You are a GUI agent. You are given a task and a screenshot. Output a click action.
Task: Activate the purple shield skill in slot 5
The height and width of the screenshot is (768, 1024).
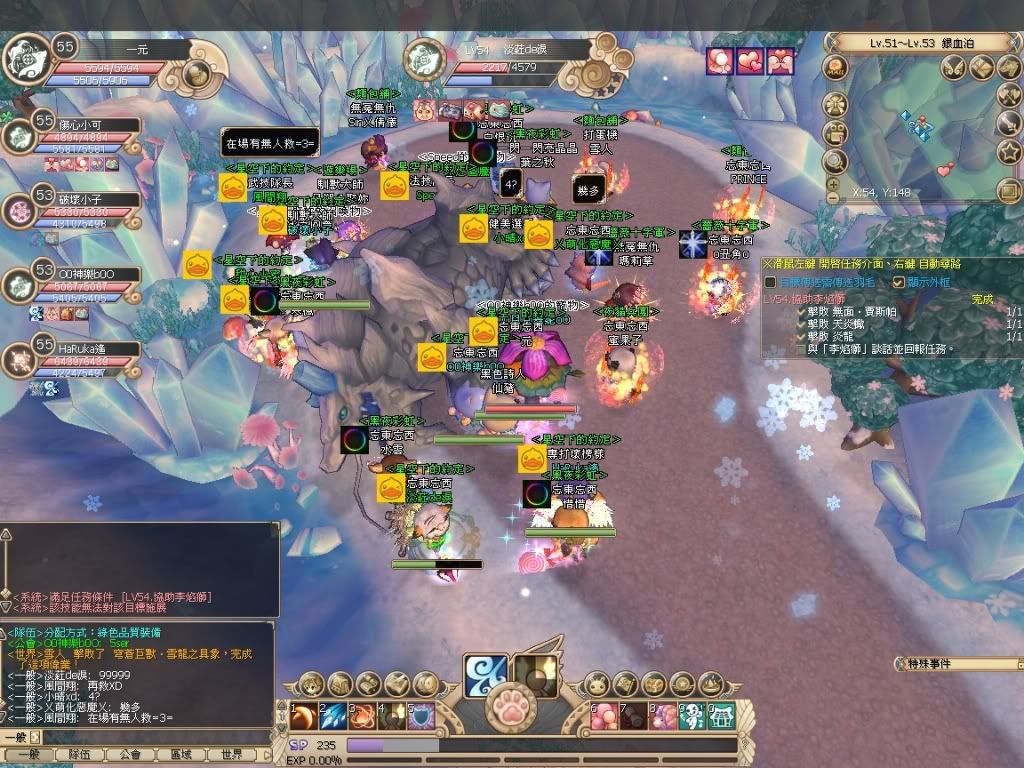(x=420, y=716)
